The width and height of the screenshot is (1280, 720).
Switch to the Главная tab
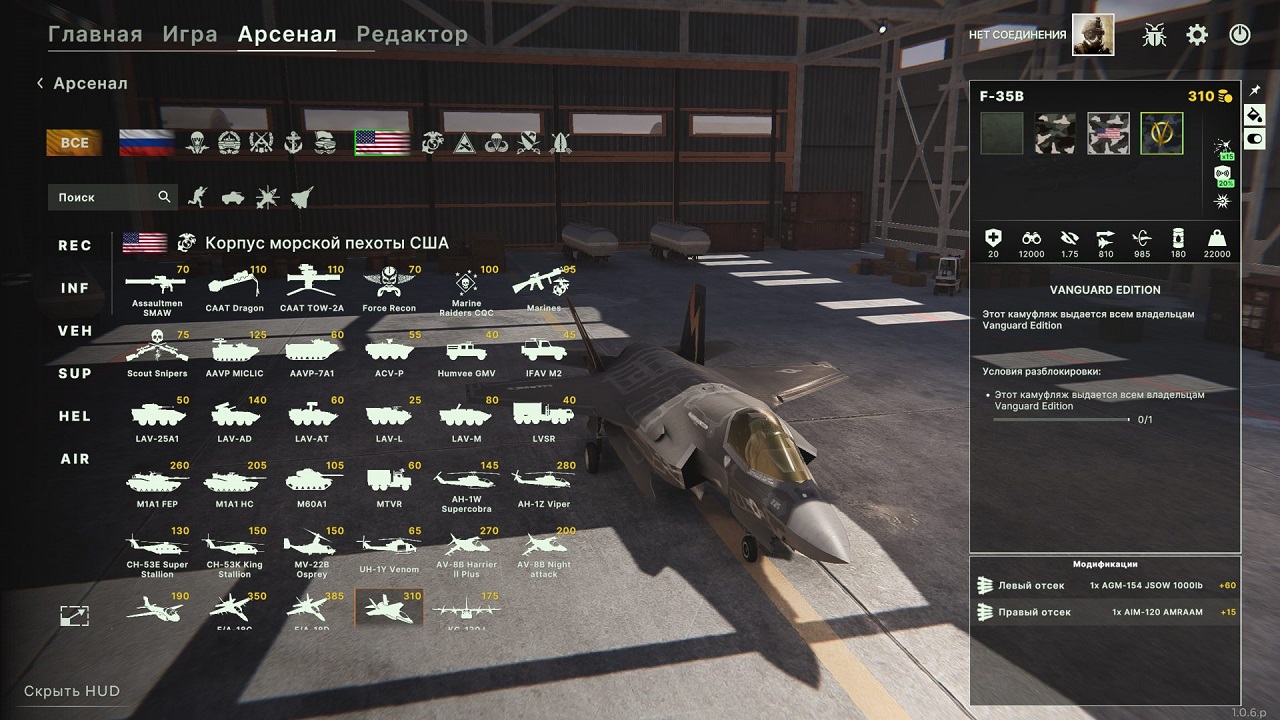(x=95, y=35)
